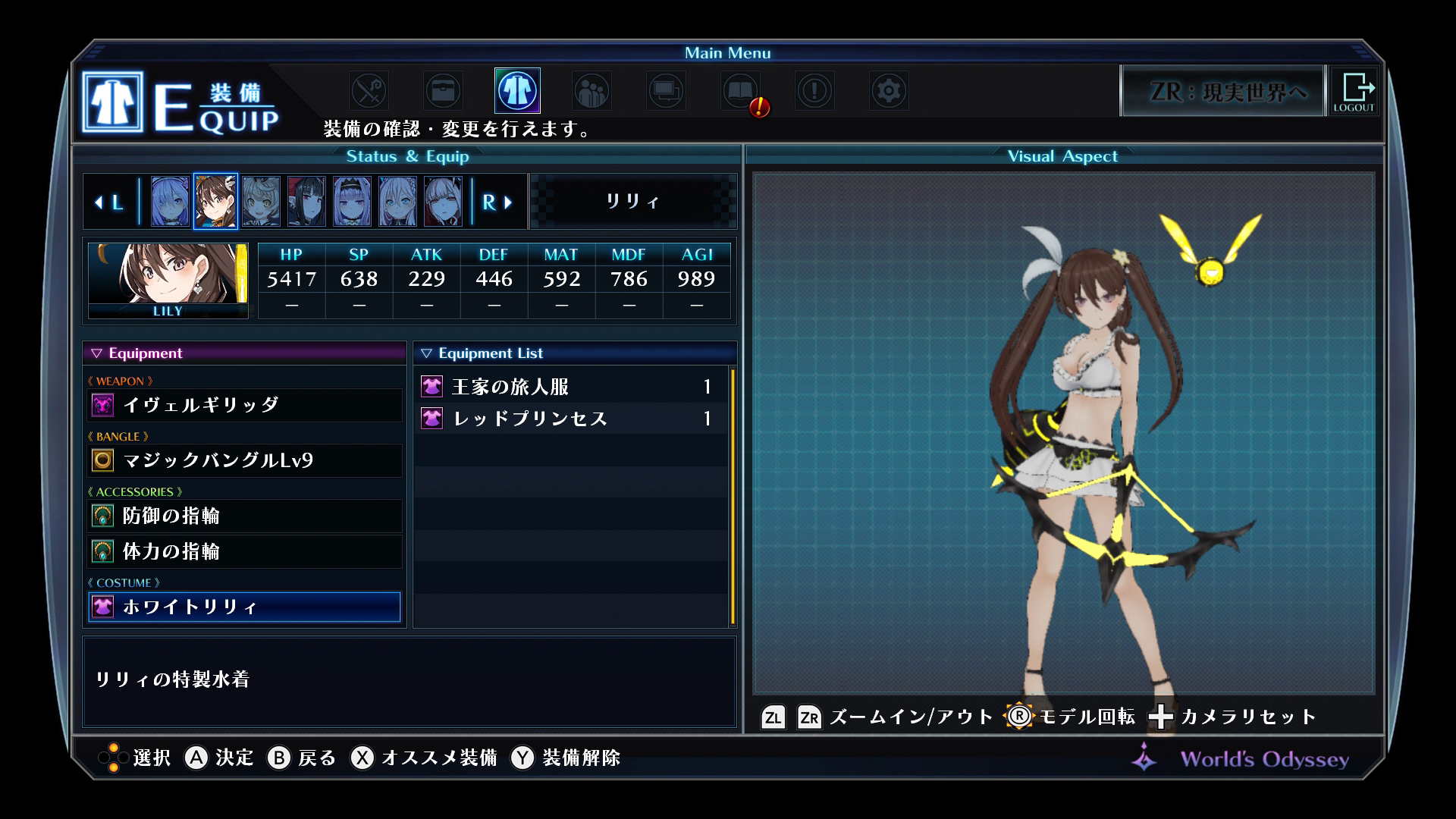Choose the blonde character portrait
Viewport: 1456px width, 819px height.
click(x=261, y=202)
